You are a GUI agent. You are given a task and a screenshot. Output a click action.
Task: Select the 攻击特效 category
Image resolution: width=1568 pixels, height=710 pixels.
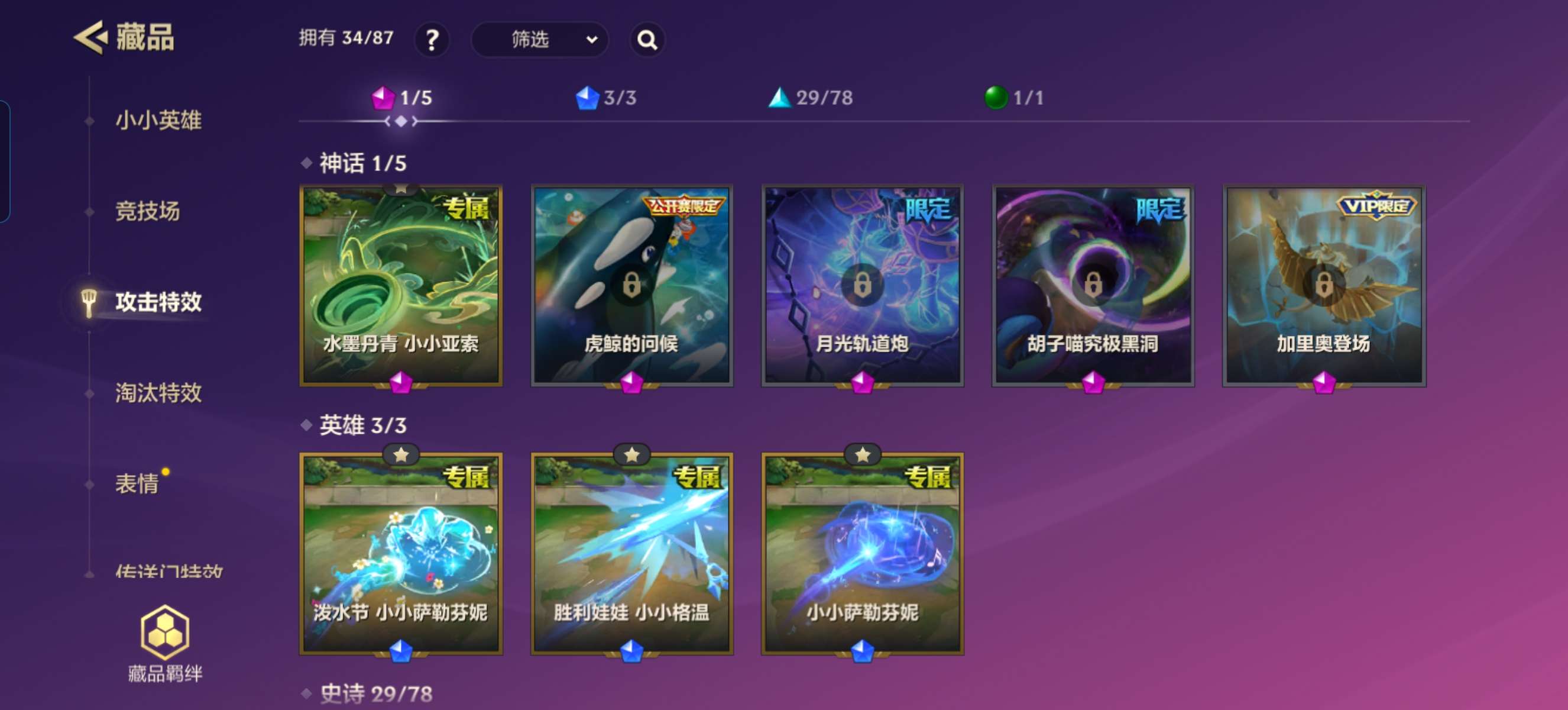158,302
